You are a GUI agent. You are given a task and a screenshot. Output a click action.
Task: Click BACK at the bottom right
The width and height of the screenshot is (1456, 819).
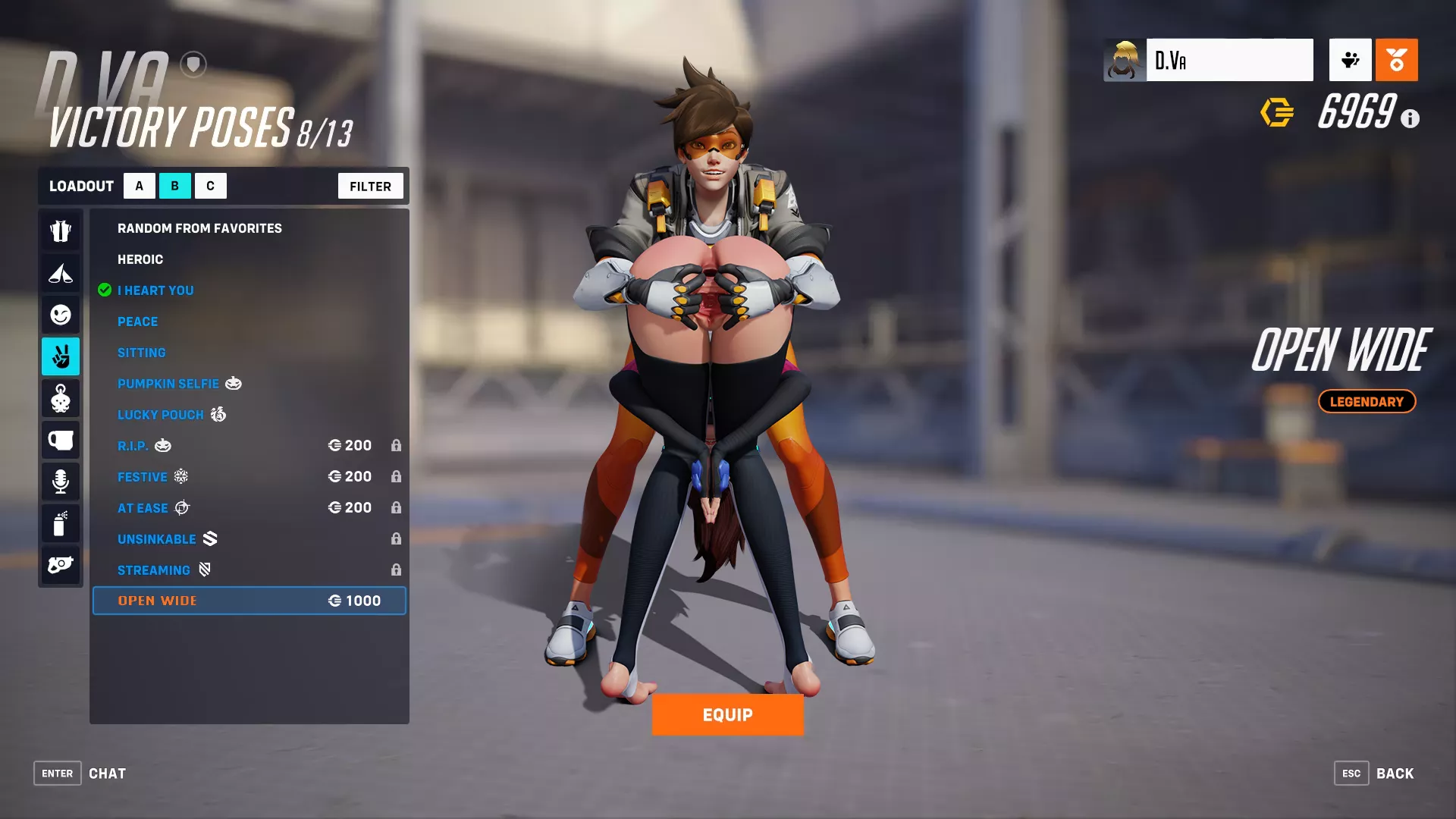[x=1395, y=773]
